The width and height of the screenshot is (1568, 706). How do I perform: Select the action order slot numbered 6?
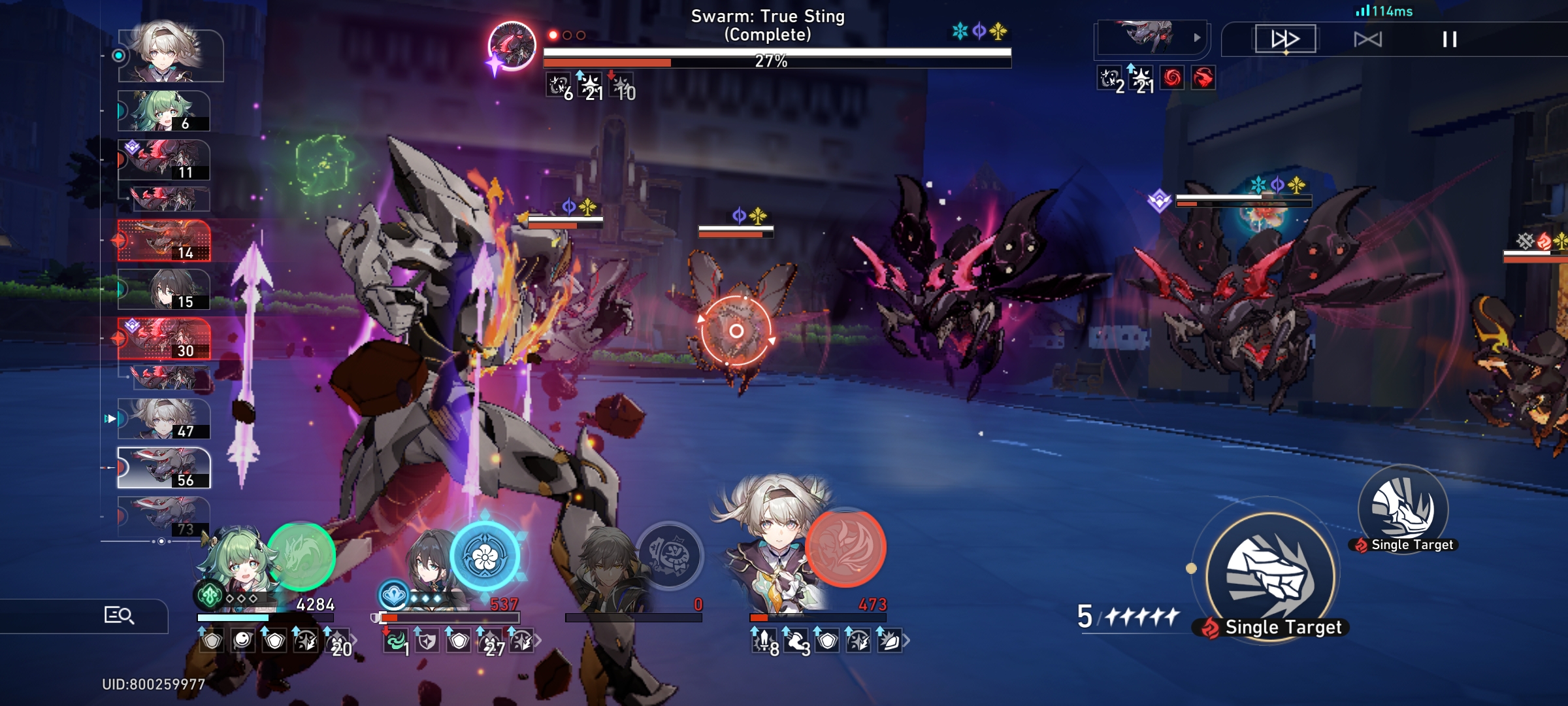(x=164, y=111)
